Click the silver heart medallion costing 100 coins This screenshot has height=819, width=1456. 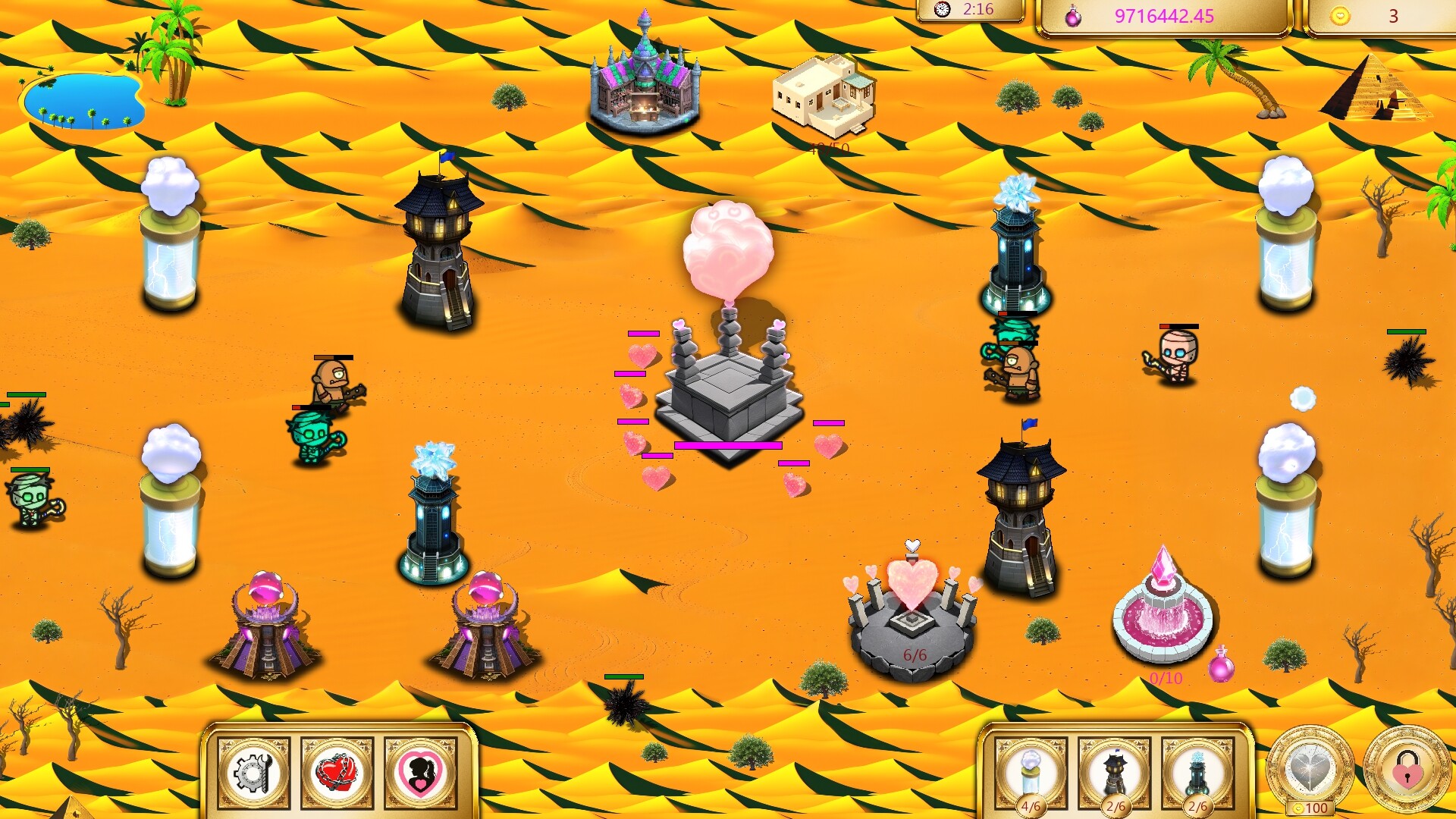pyautogui.click(x=1310, y=767)
